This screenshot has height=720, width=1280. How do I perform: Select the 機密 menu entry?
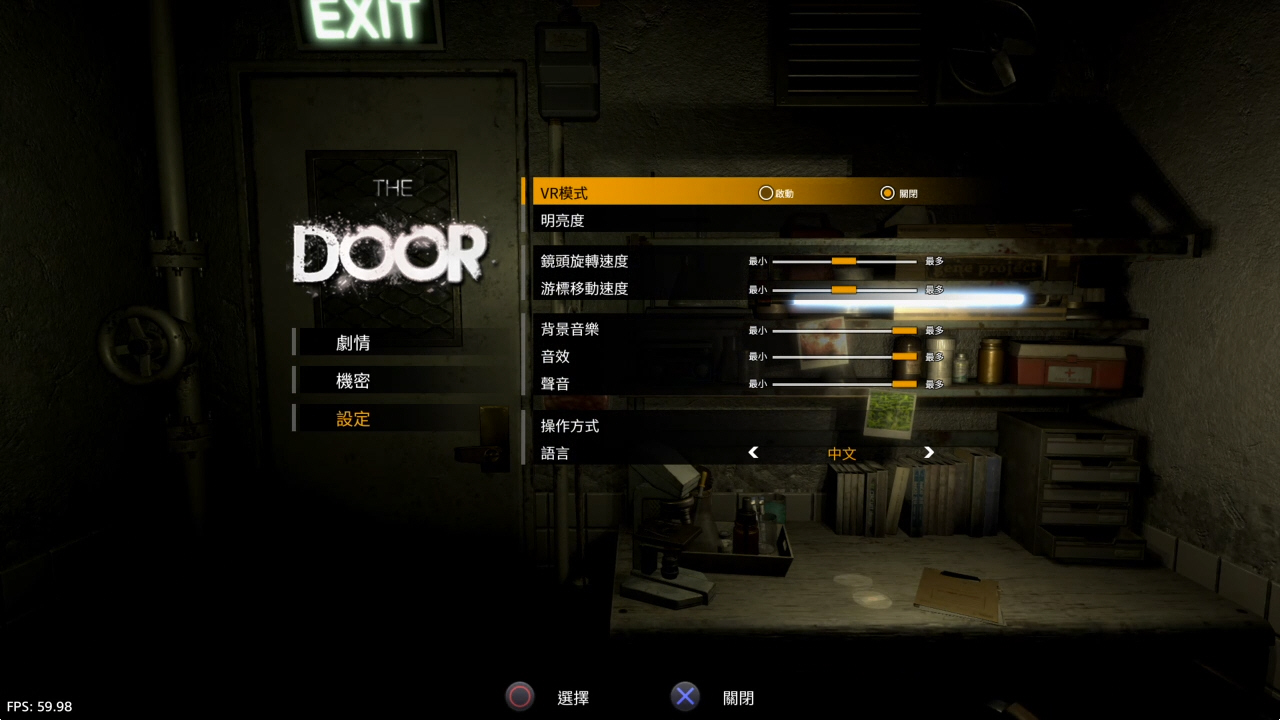(x=354, y=381)
